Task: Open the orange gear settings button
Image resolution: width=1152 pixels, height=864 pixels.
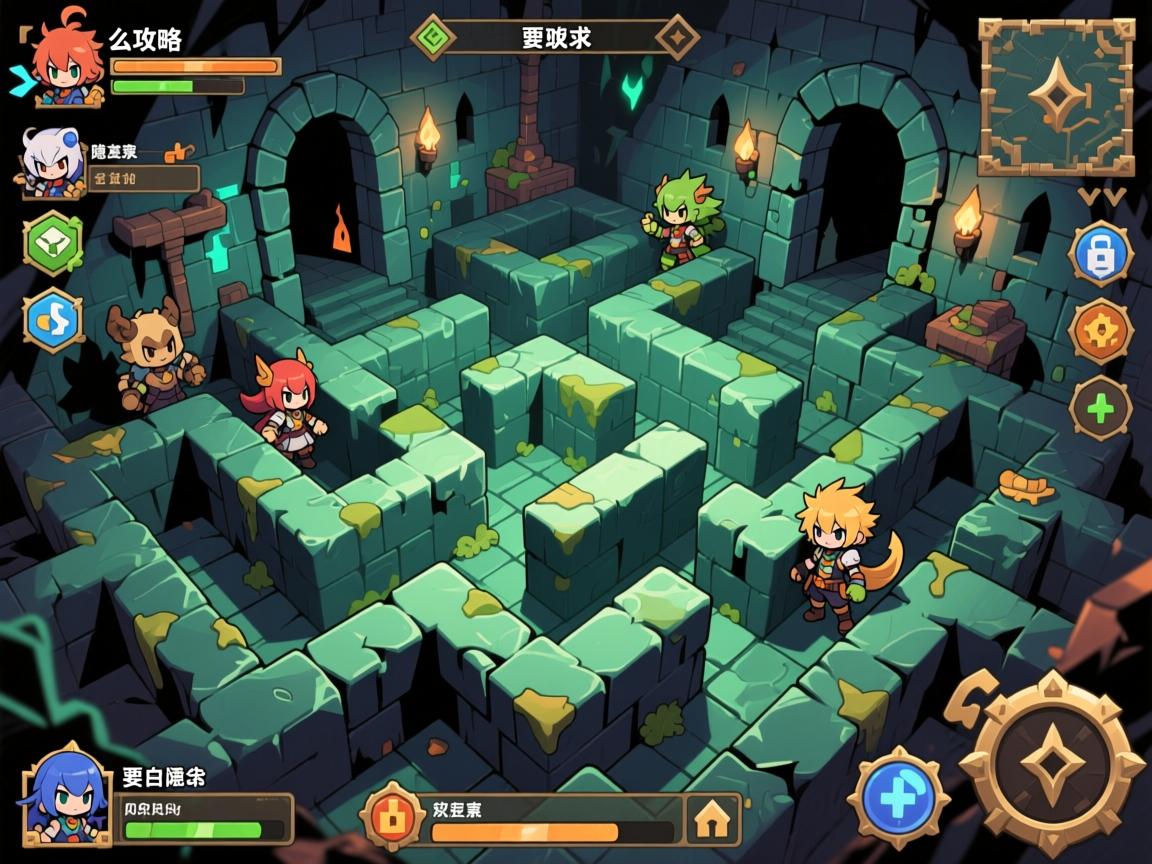Action: (1100, 331)
